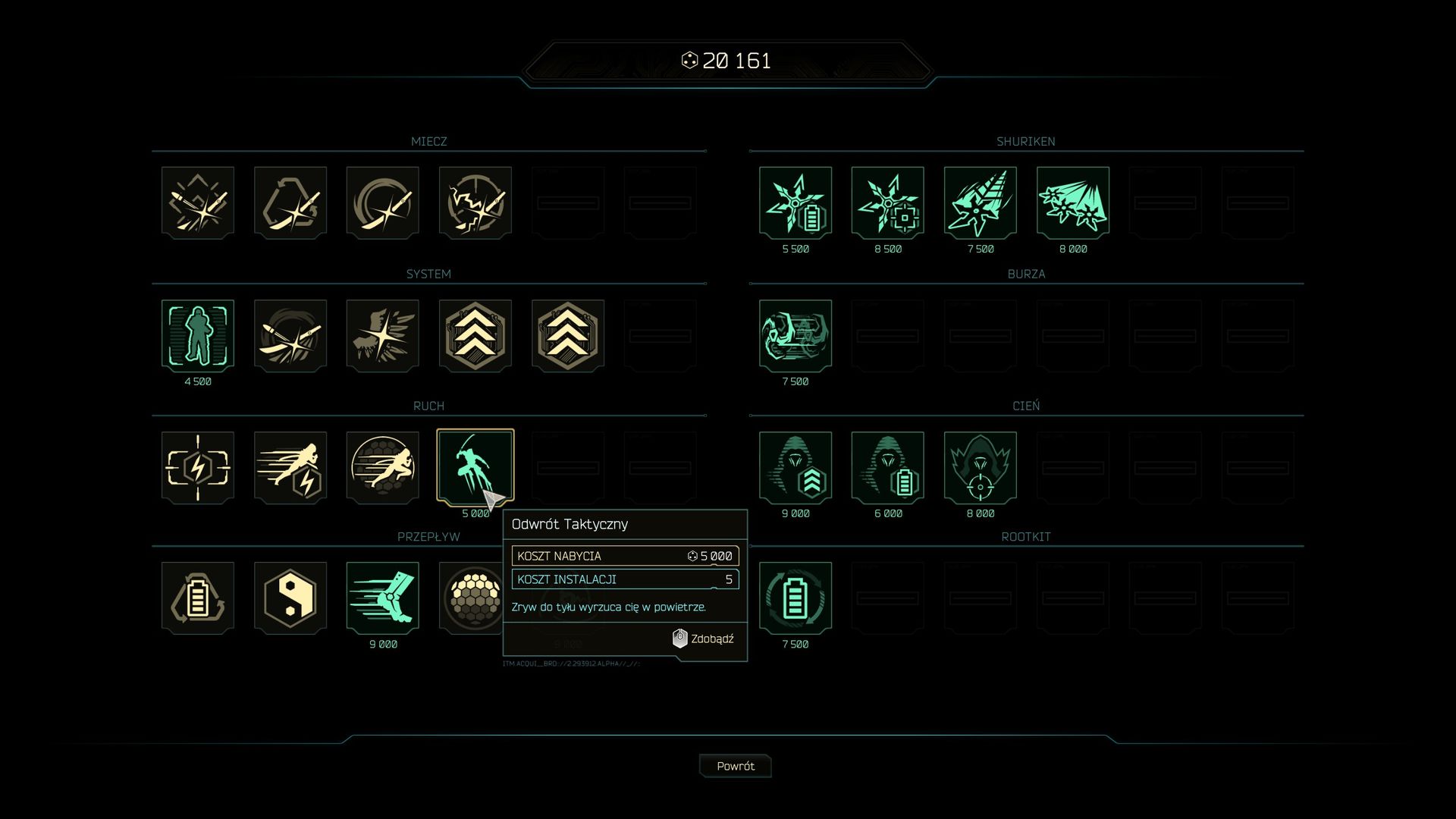This screenshot has width=1456, height=819.
Task: Select the 8 500 shuriken targeting upgrade
Action: point(888,202)
